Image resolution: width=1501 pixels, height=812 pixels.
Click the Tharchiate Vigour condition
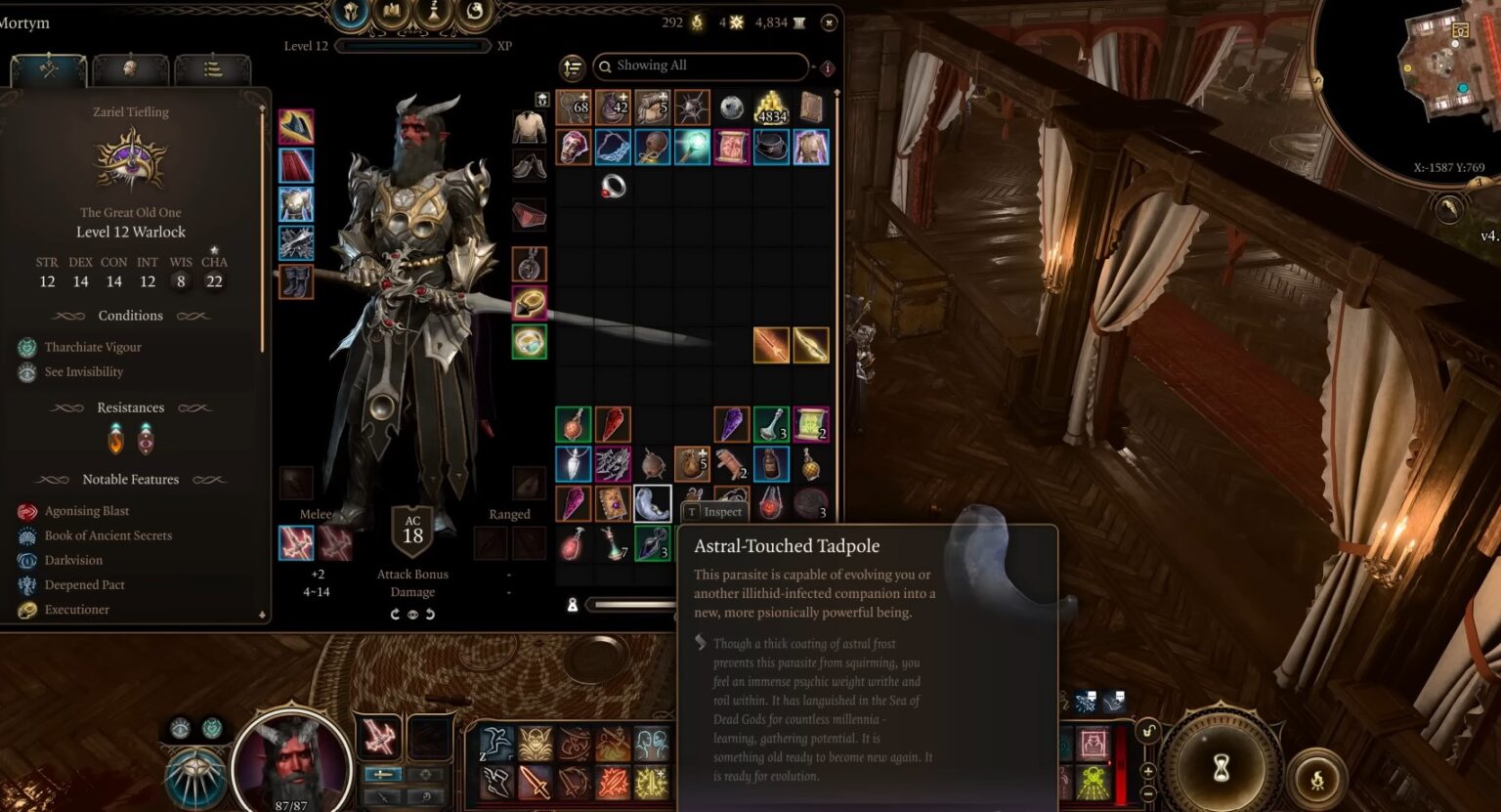(x=92, y=347)
